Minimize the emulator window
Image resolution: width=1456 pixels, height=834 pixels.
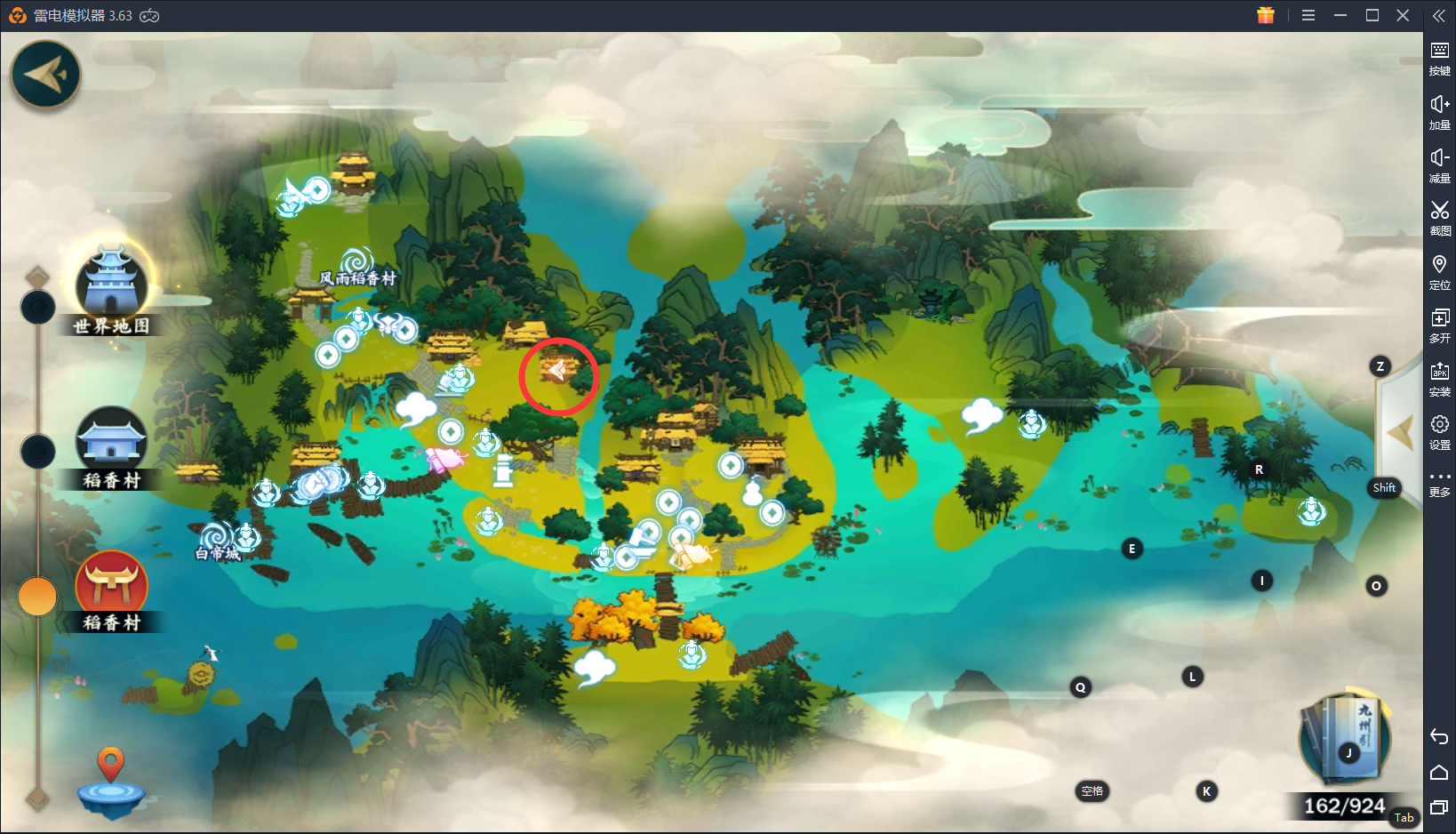tap(1340, 15)
